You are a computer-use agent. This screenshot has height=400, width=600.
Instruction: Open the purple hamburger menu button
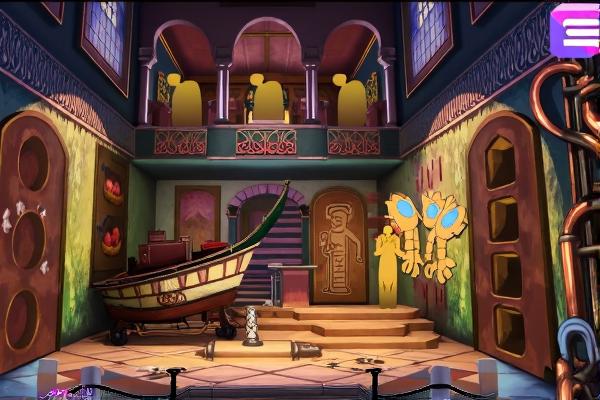575,27
